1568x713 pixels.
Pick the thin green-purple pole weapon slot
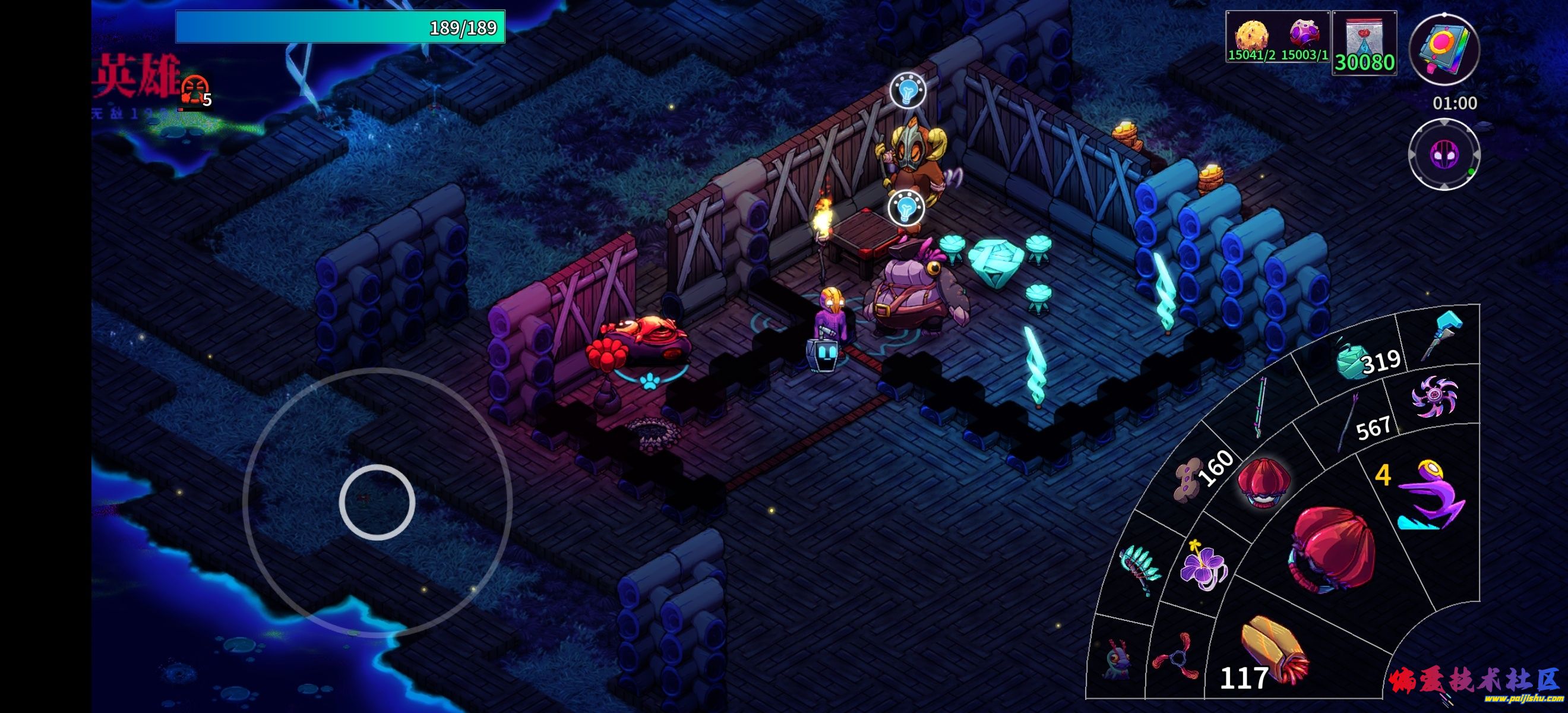(x=1261, y=407)
